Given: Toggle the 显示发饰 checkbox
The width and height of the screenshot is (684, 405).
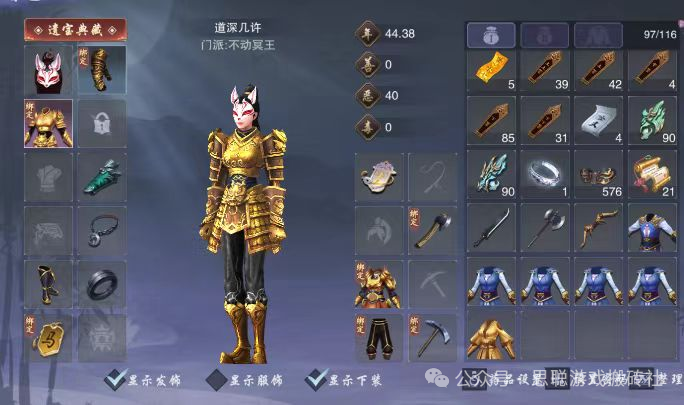Looking at the screenshot, I should pos(116,380).
